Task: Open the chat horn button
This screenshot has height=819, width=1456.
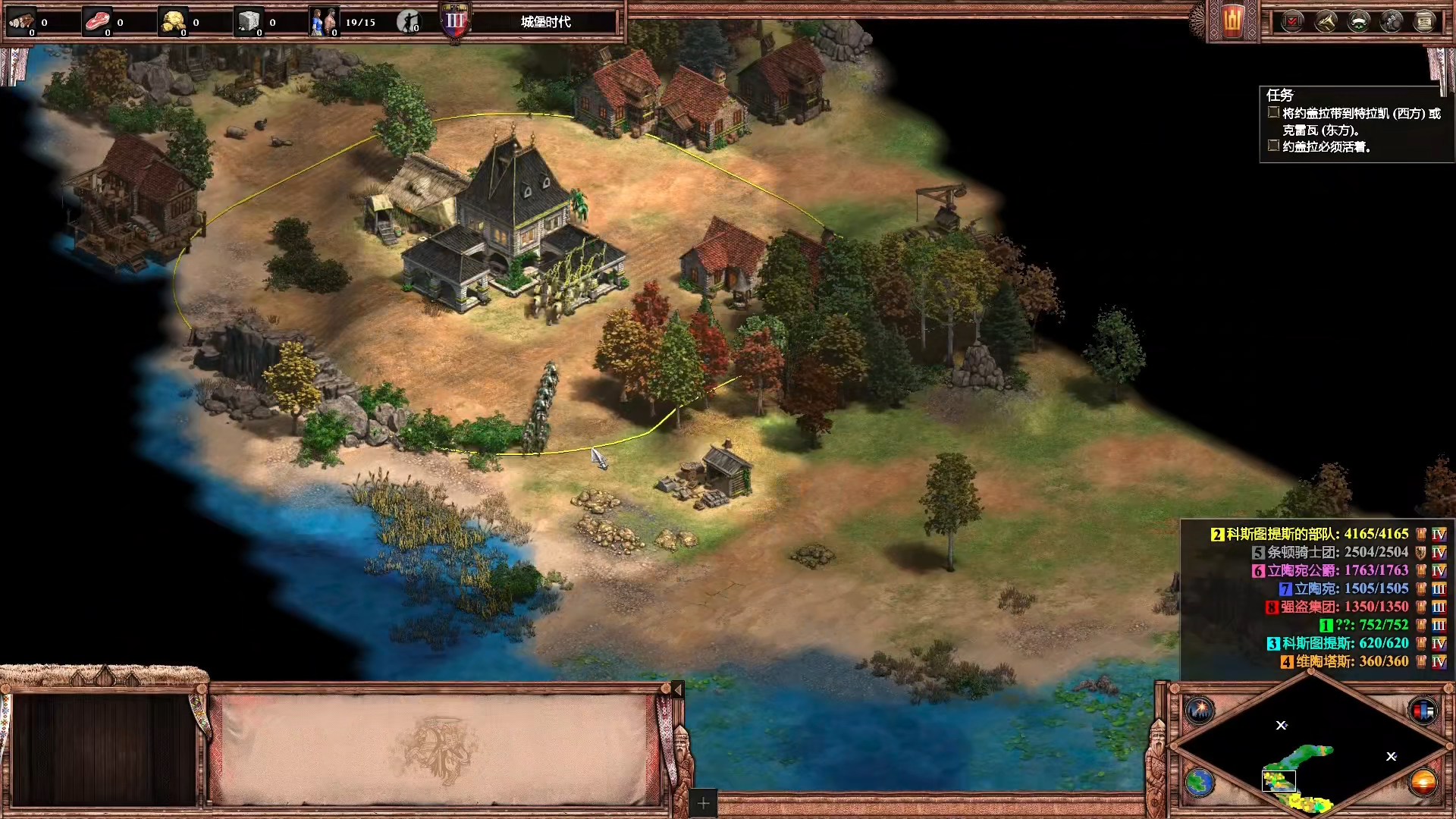Action: pyautogui.click(x=1326, y=21)
